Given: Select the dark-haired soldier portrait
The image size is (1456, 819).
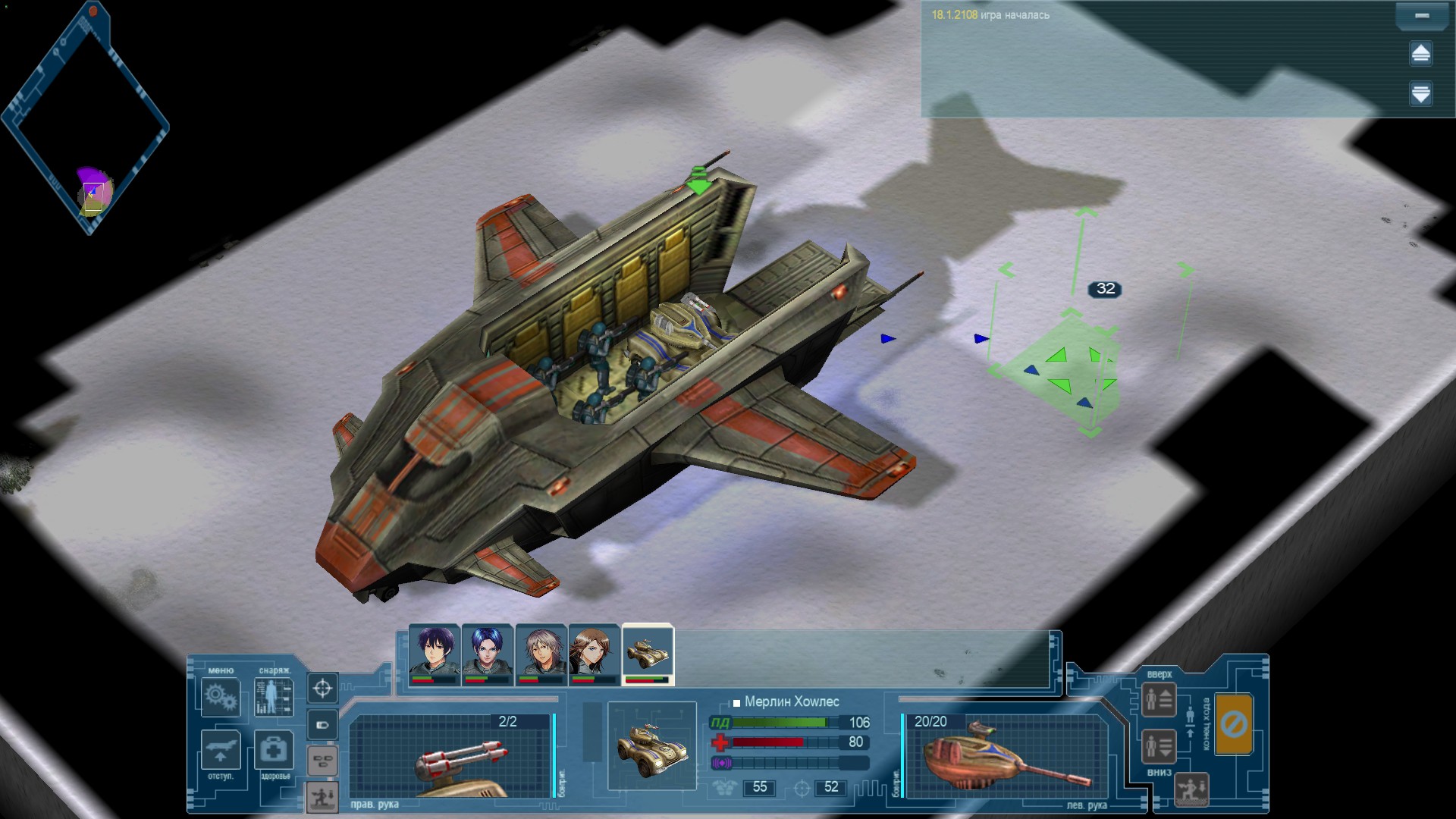Looking at the screenshot, I should pyautogui.click(x=434, y=654).
